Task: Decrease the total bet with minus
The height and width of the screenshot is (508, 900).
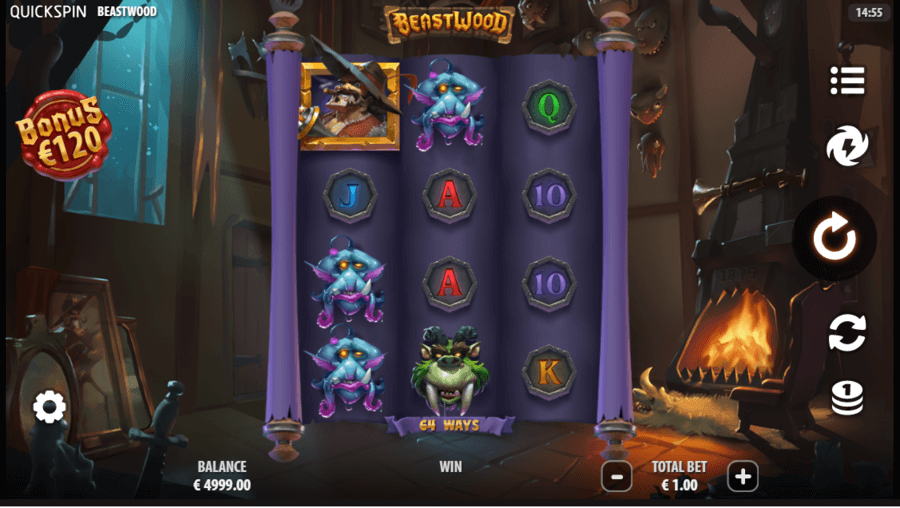Action: (x=617, y=477)
